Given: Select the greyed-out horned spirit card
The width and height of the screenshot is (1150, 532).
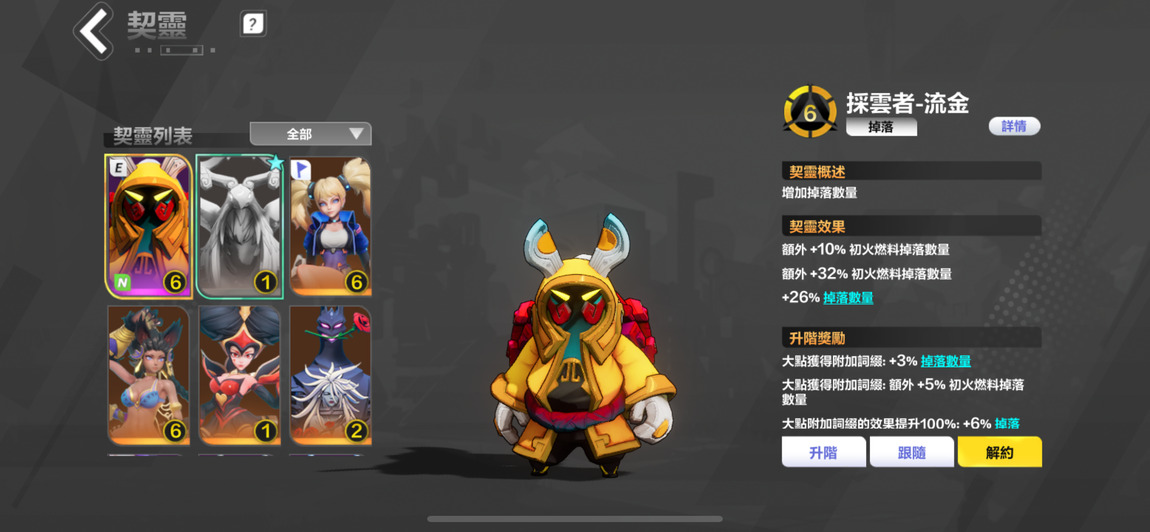Looking at the screenshot, I should point(240,226).
